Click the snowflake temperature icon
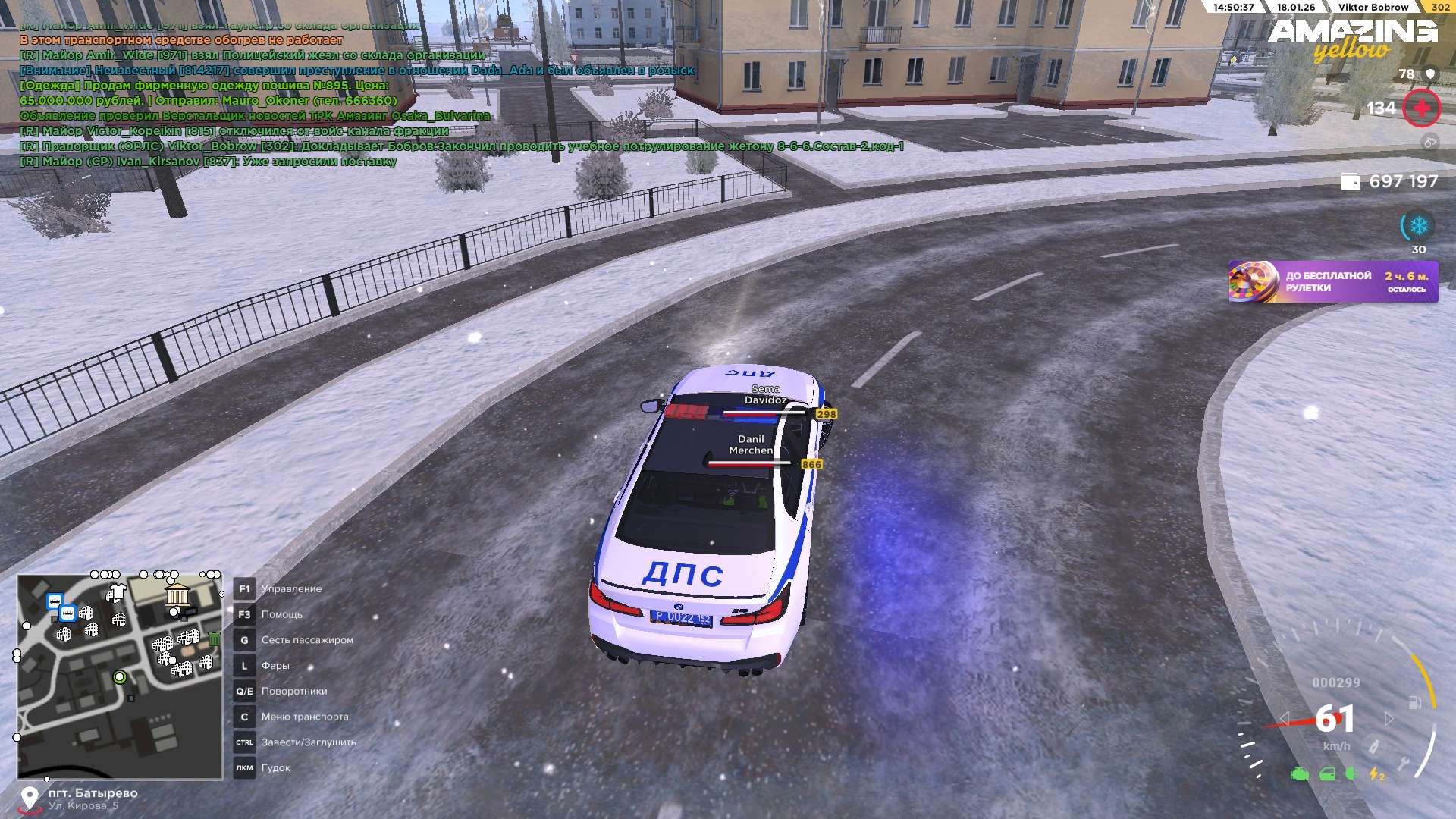Screen dimensions: 1456x819 point(1418,226)
